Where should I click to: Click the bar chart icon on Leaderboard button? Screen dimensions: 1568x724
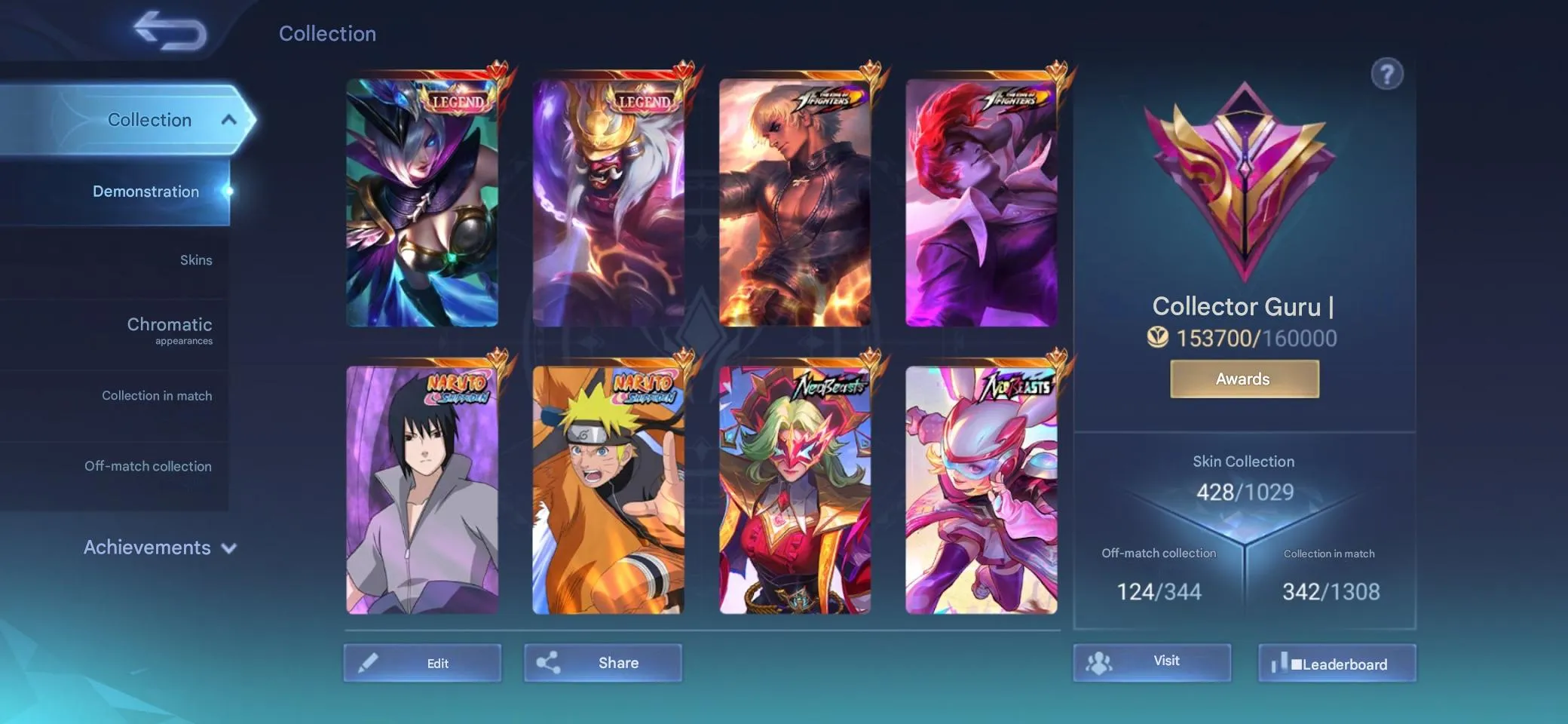click(x=1284, y=663)
